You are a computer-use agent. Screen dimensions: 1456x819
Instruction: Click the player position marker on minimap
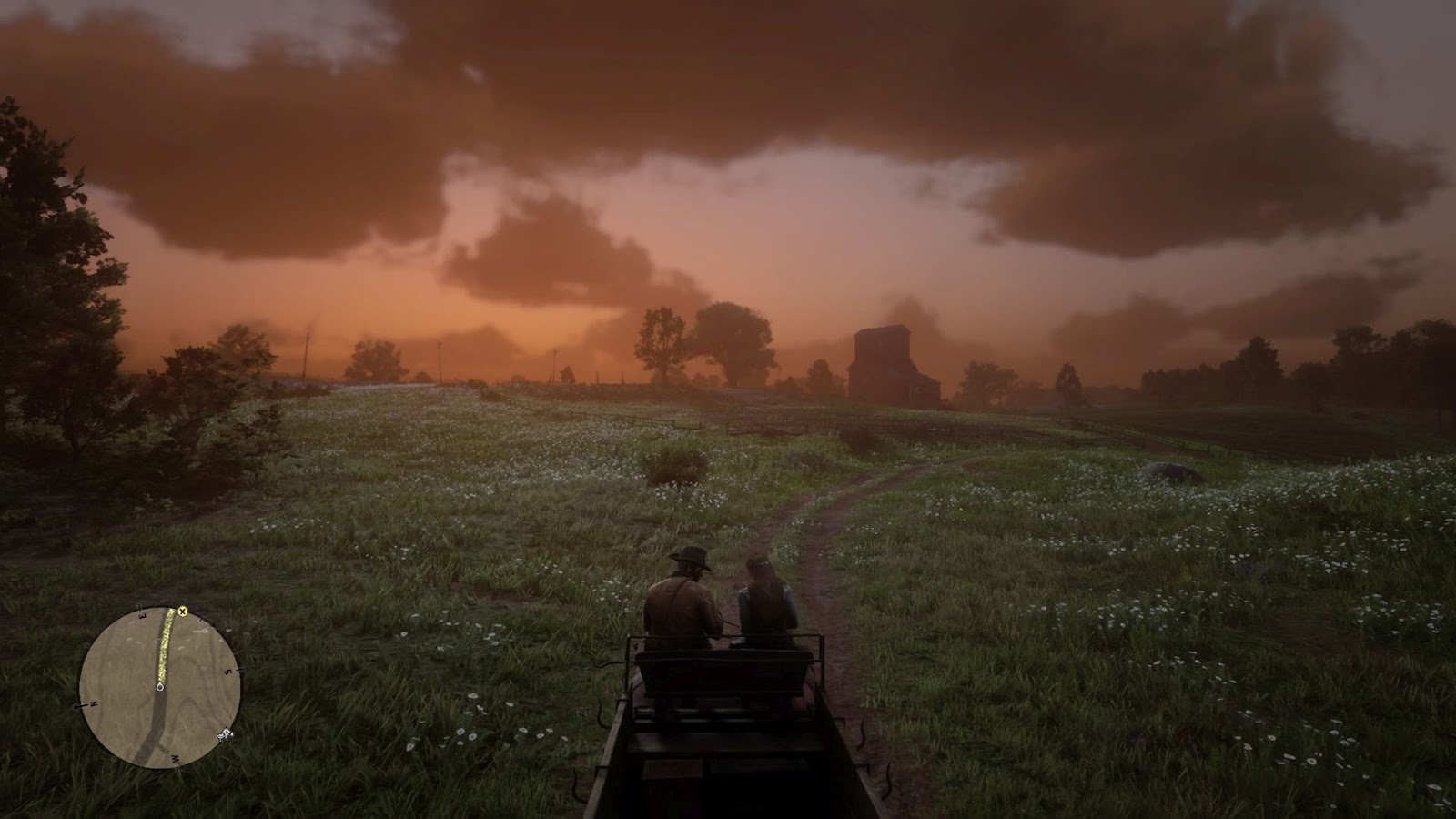(x=160, y=687)
